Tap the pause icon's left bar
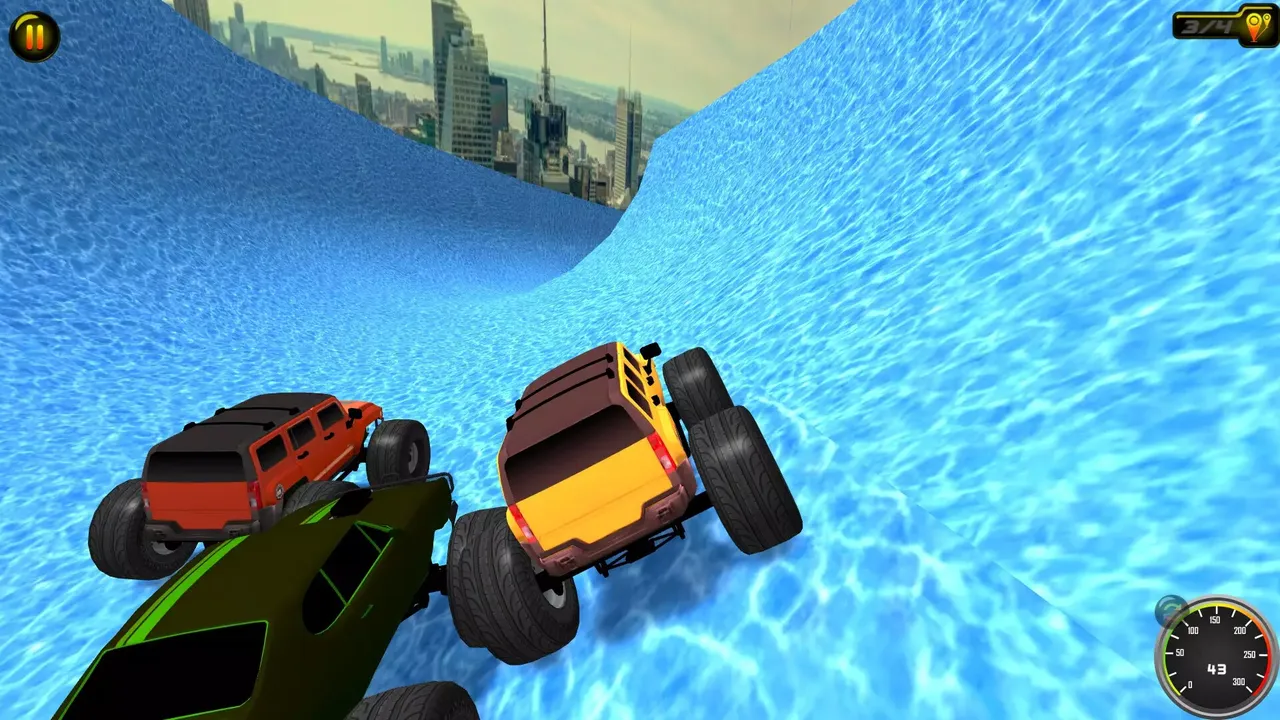This screenshot has height=720, width=1280. click(28, 37)
